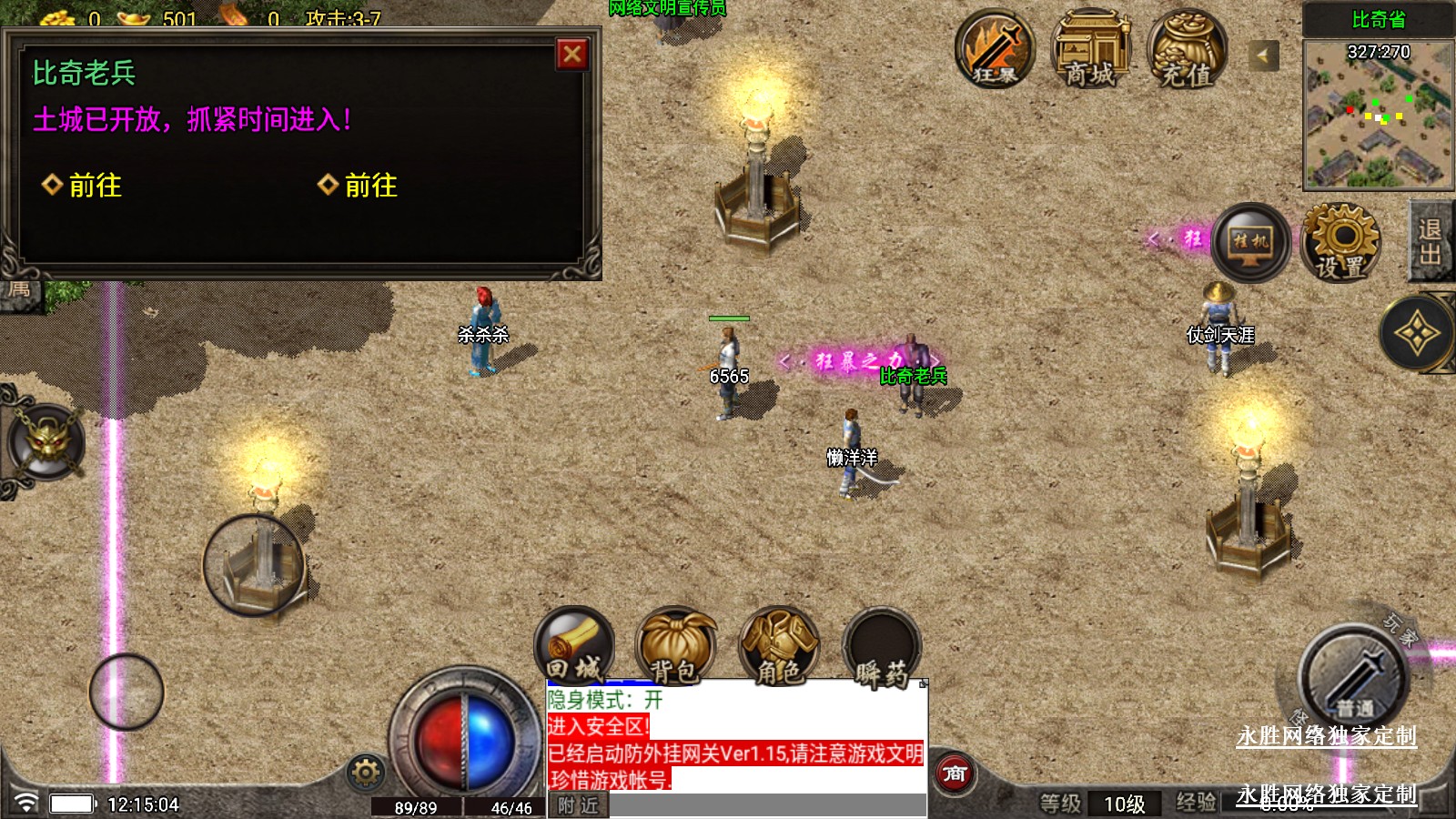Close the 比奇老兵 dialogue window
Screen dimensions: 1456x819
572,55
